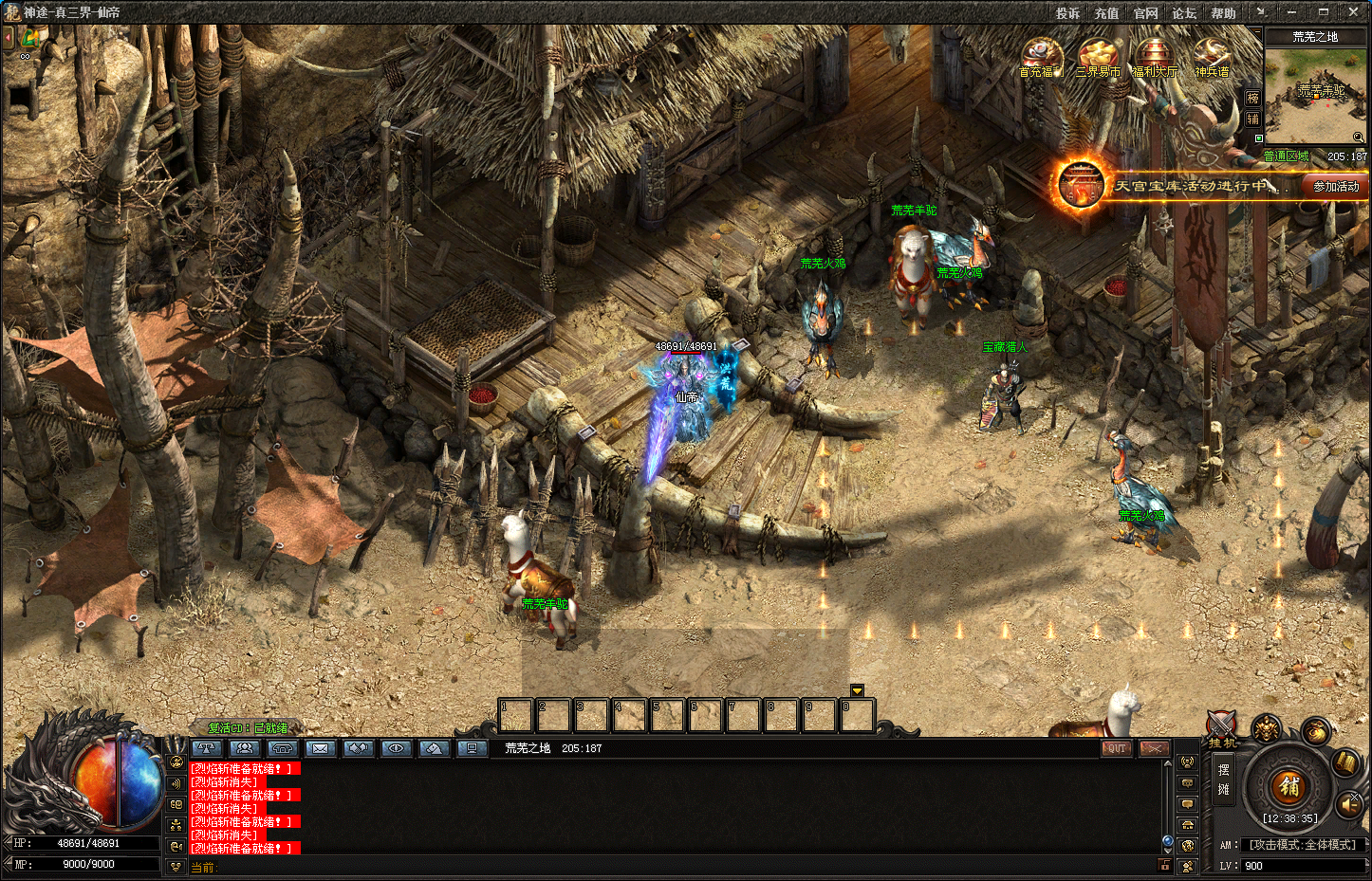Open the 充值 recharge link
This screenshot has height=881, width=1372.
pos(1106,13)
